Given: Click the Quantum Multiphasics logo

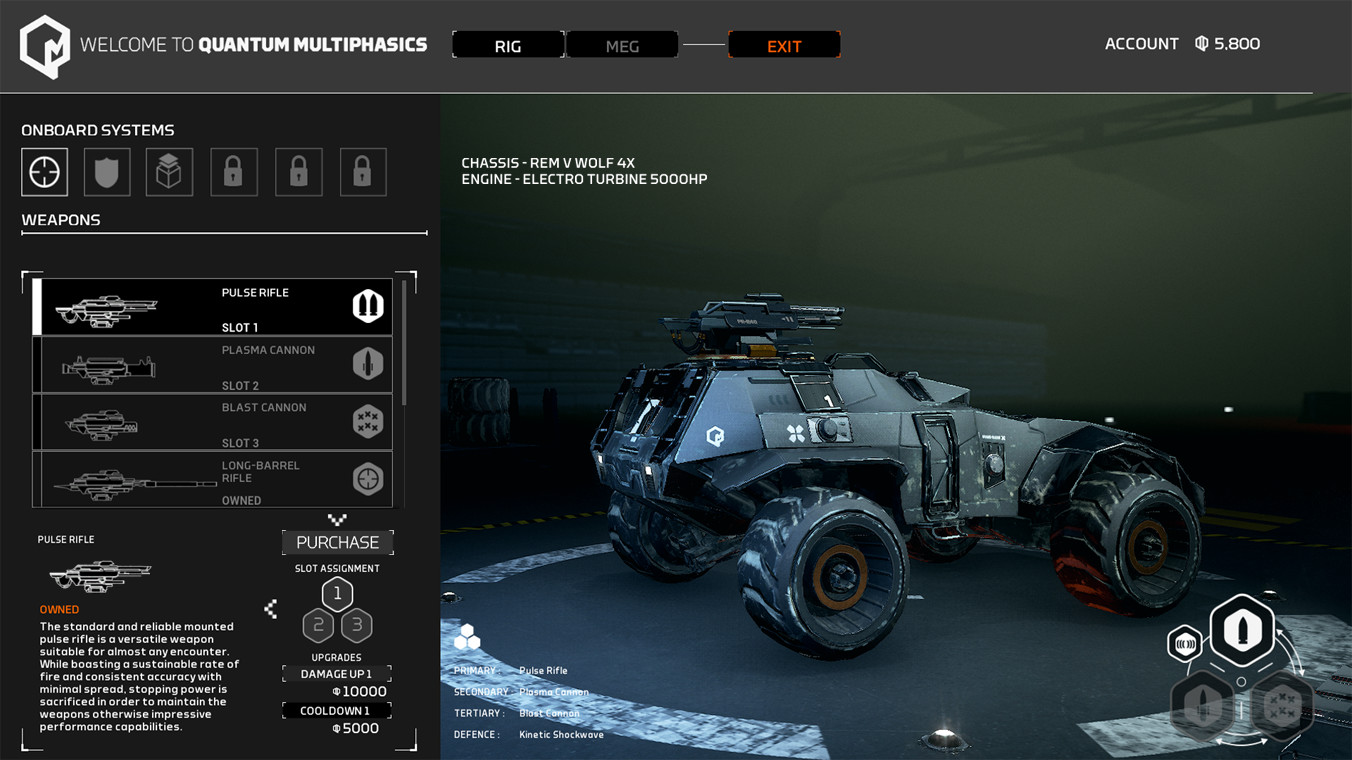Looking at the screenshot, I should click(45, 46).
